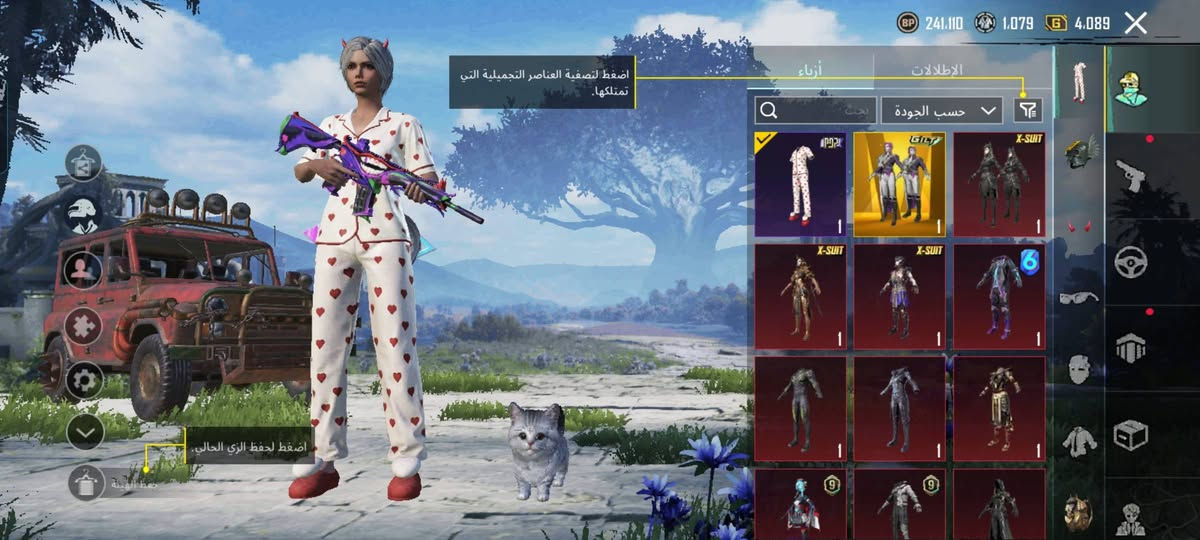1200x540 pixels.
Task: Choose the winged helmet headgear category
Action: [x=1078, y=154]
